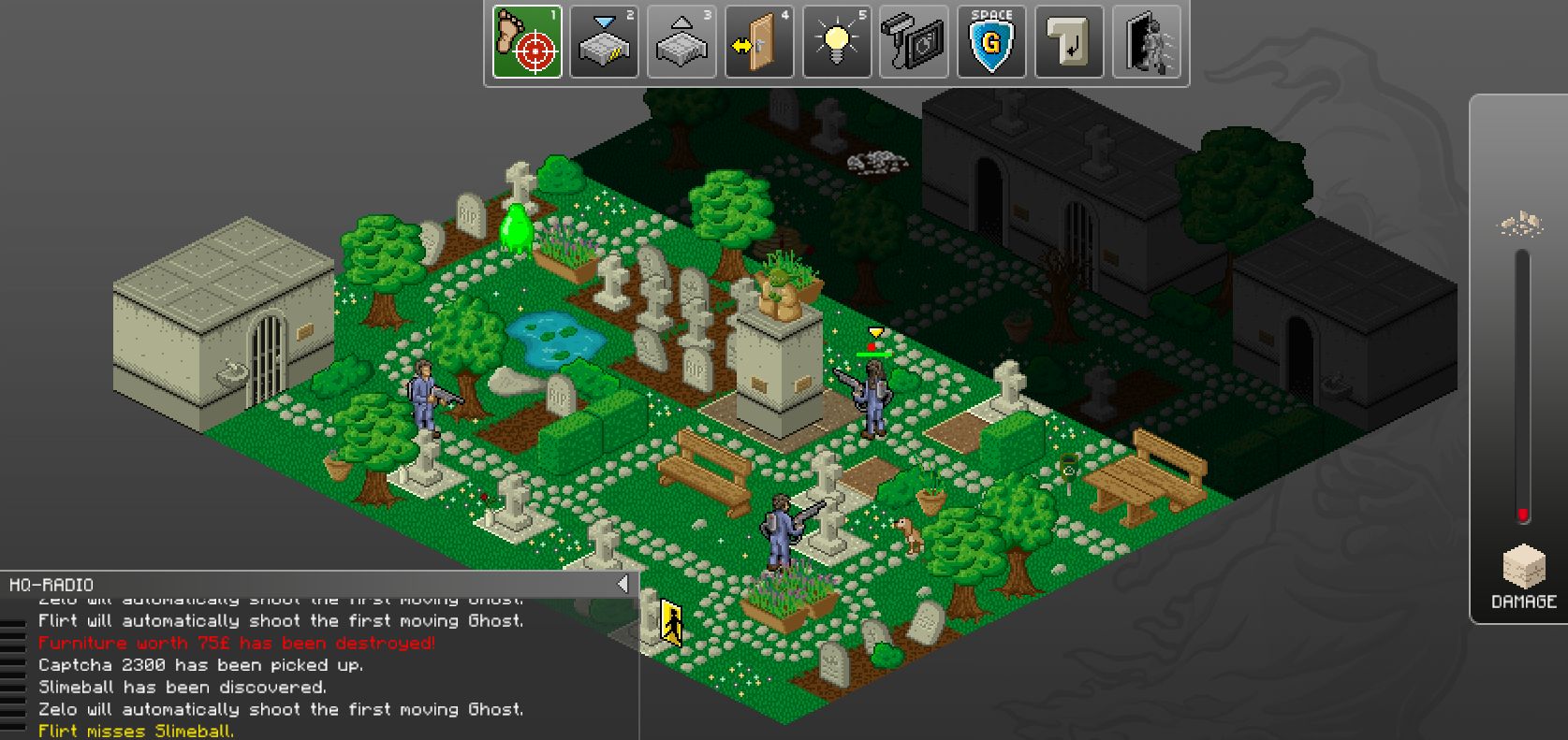The width and height of the screenshot is (1568, 740).
Task: Click the damage meter vertical track
Action: [x=1522, y=384]
